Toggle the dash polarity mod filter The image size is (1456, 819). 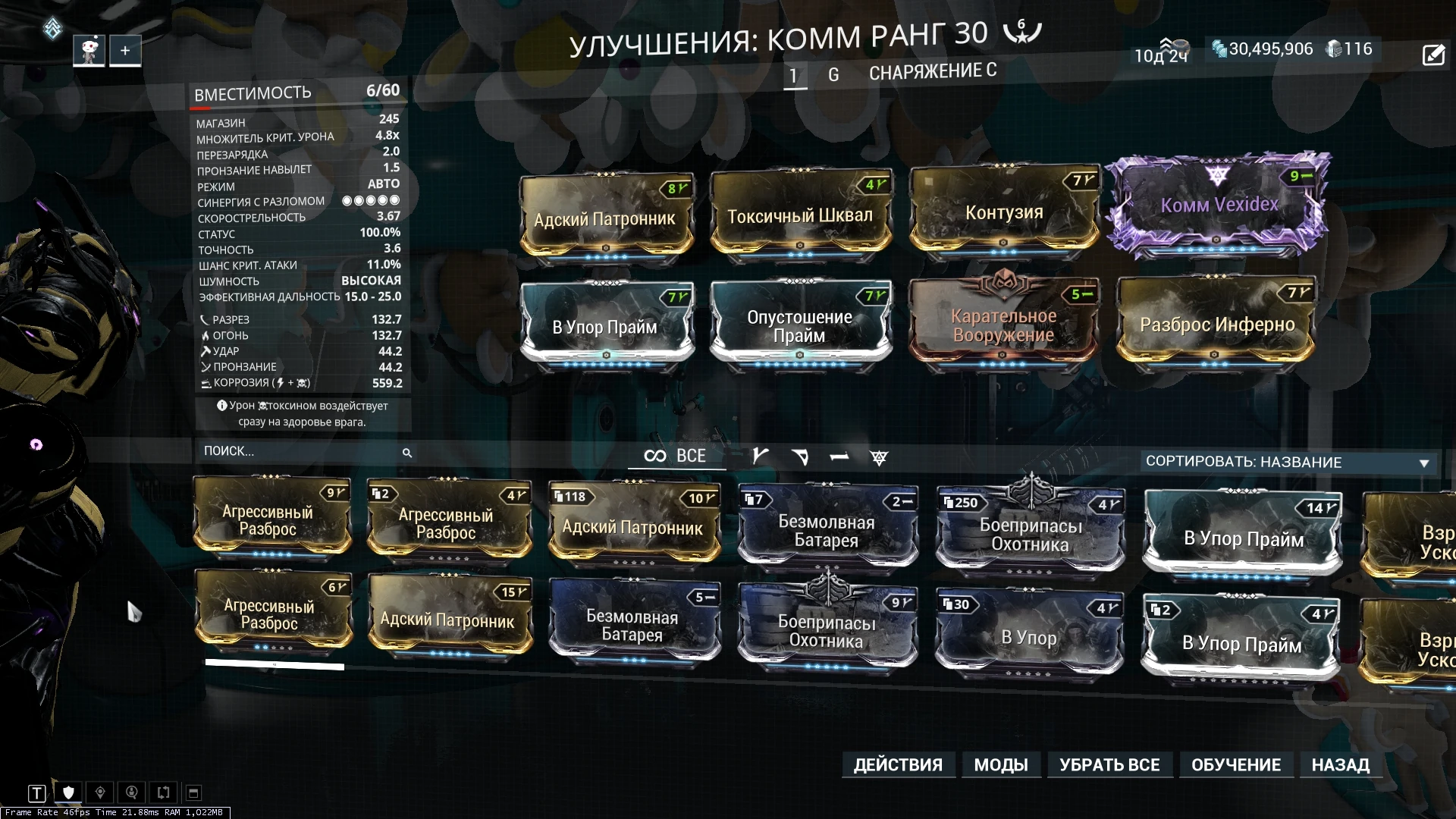(x=840, y=456)
